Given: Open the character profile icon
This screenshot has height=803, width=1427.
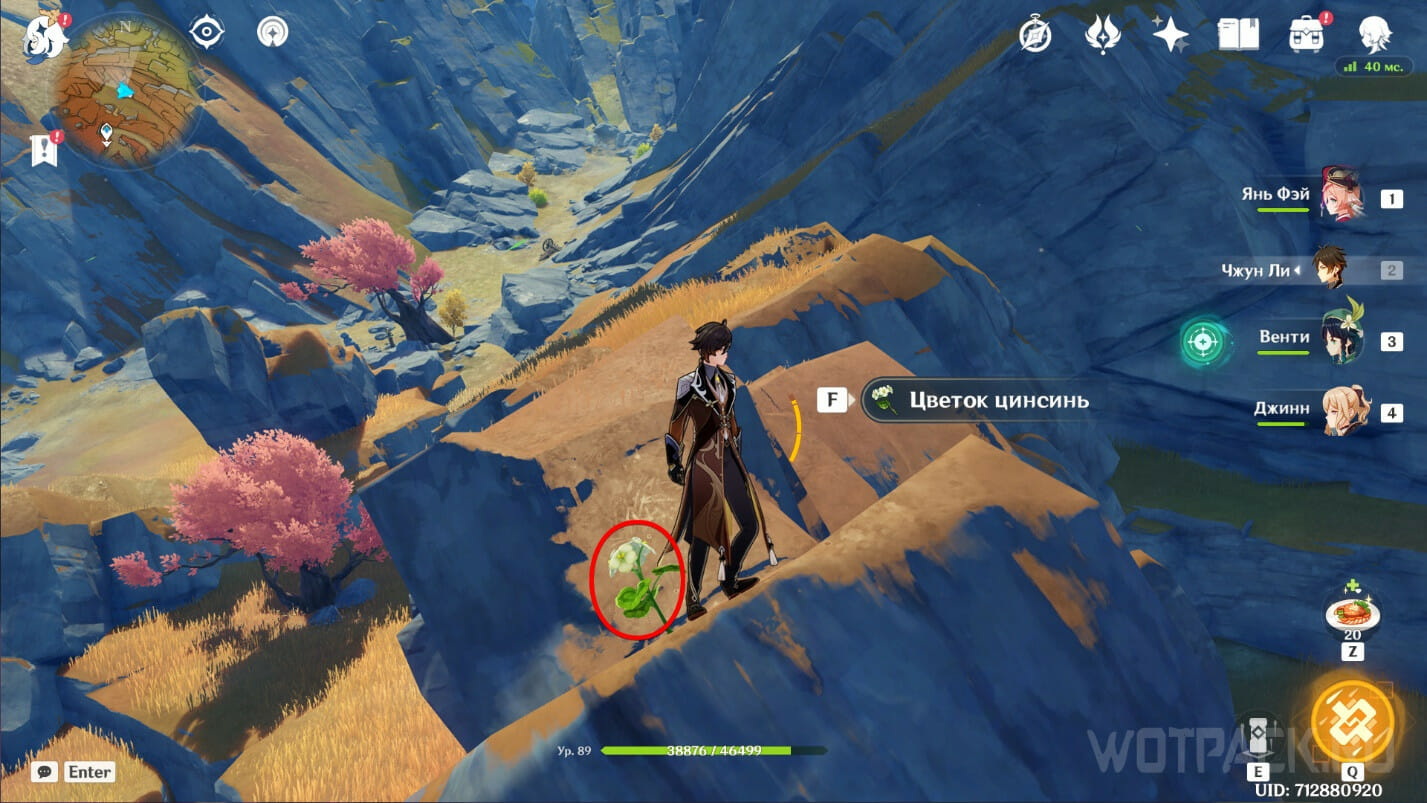Looking at the screenshot, I should (x=1374, y=35).
